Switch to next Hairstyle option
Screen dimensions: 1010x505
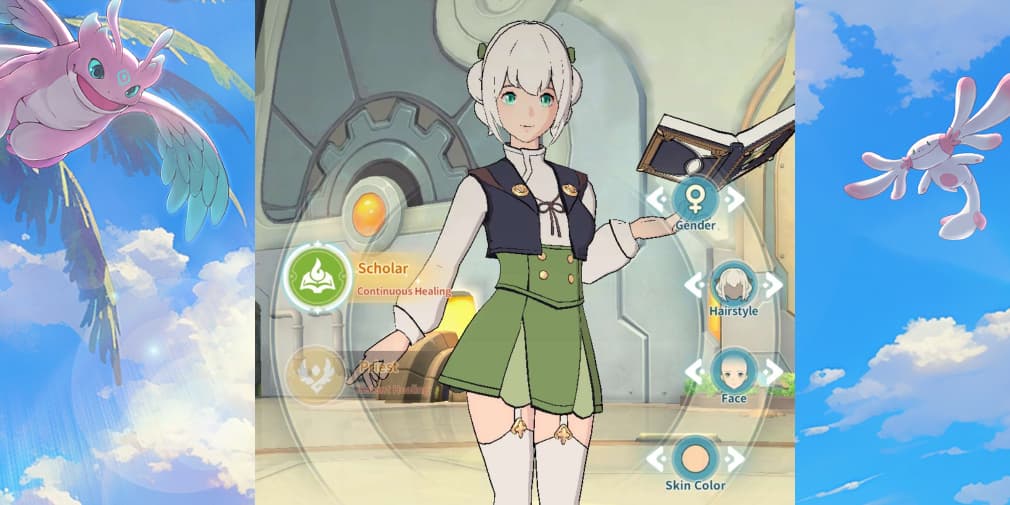(772, 285)
